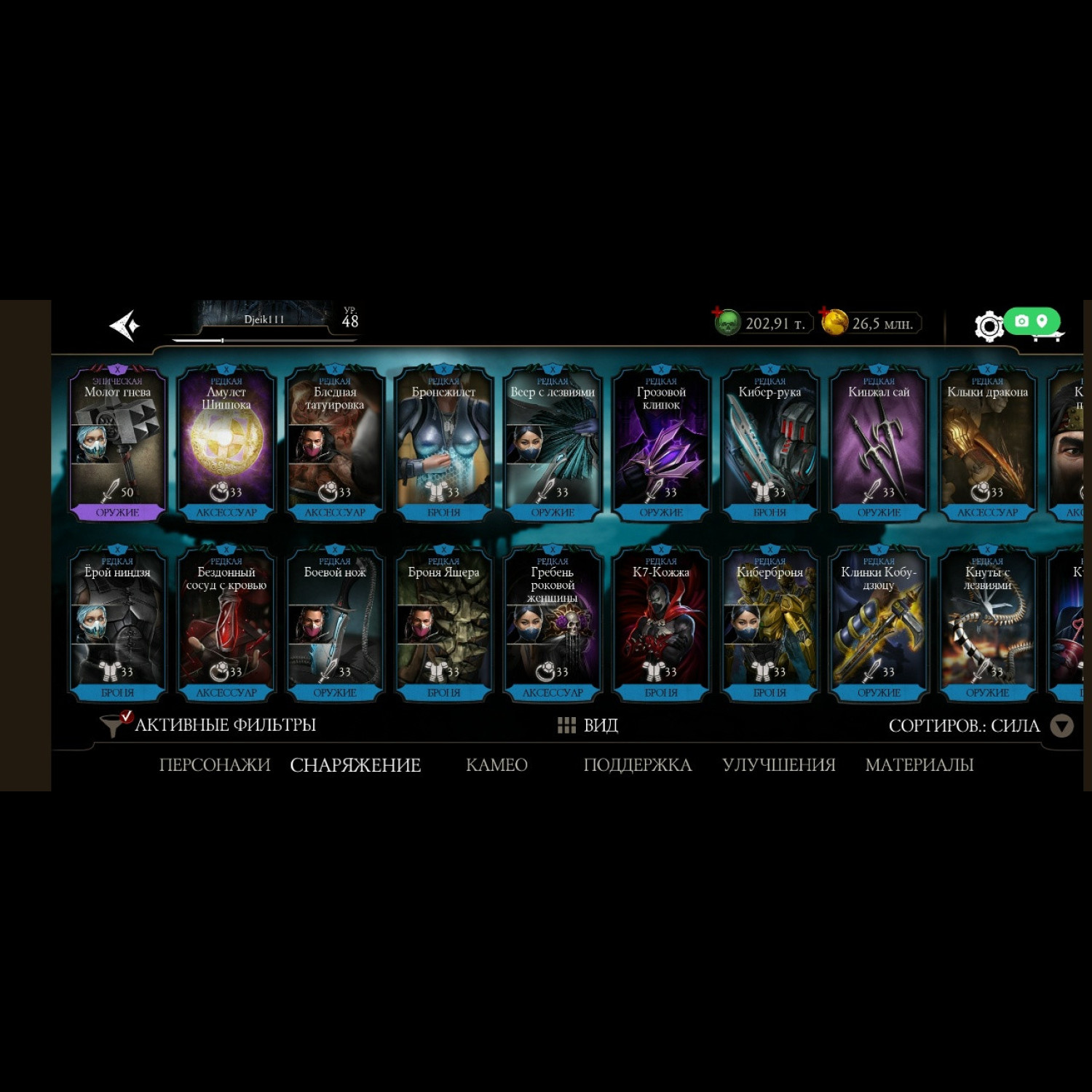Image resolution: width=1092 pixels, height=1092 pixels.
Task: Switch to the ПЕРСОНАЖИ tab
Action: (214, 765)
